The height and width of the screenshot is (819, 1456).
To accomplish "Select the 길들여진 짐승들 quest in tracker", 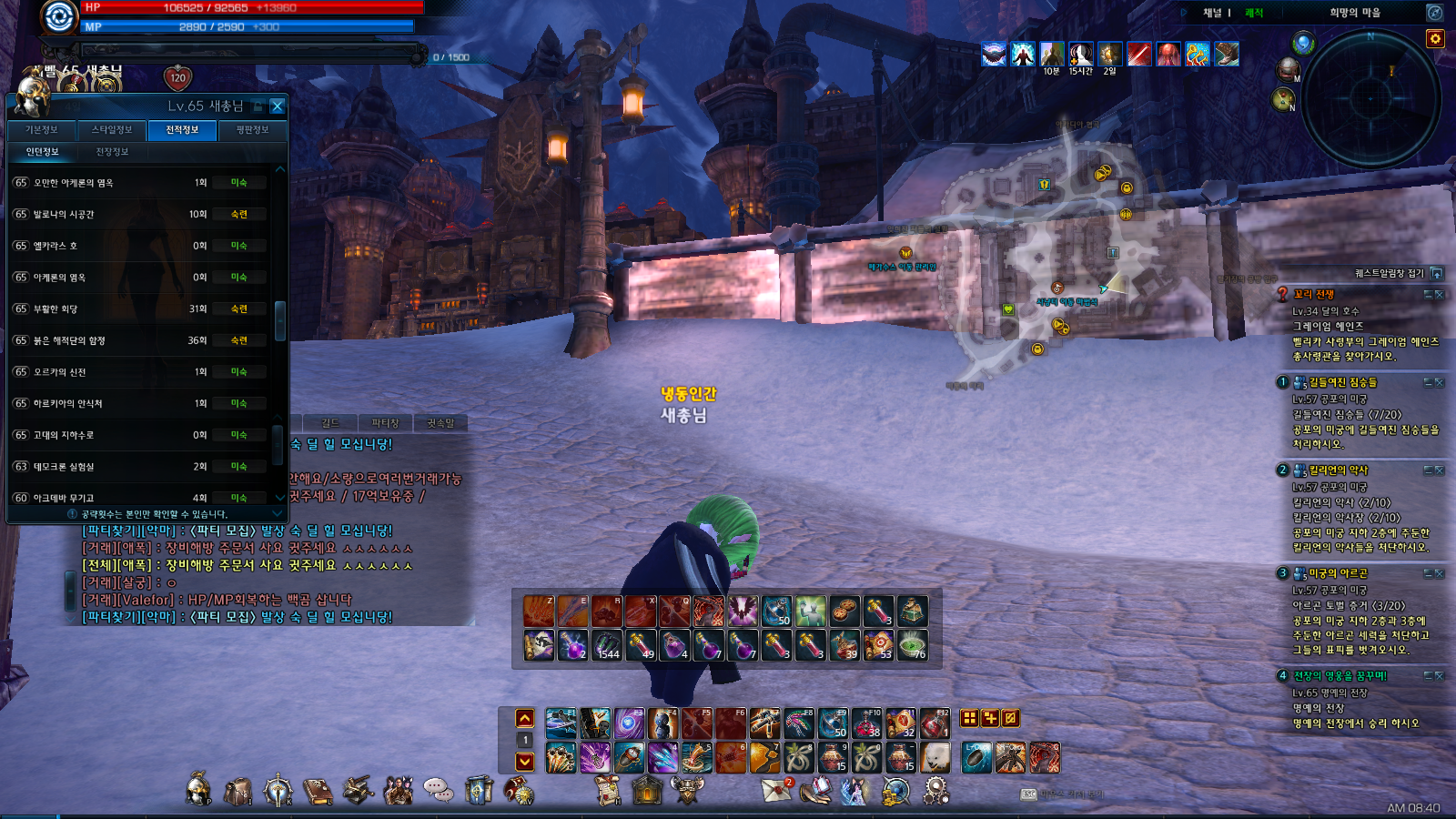I will tap(1342, 383).
